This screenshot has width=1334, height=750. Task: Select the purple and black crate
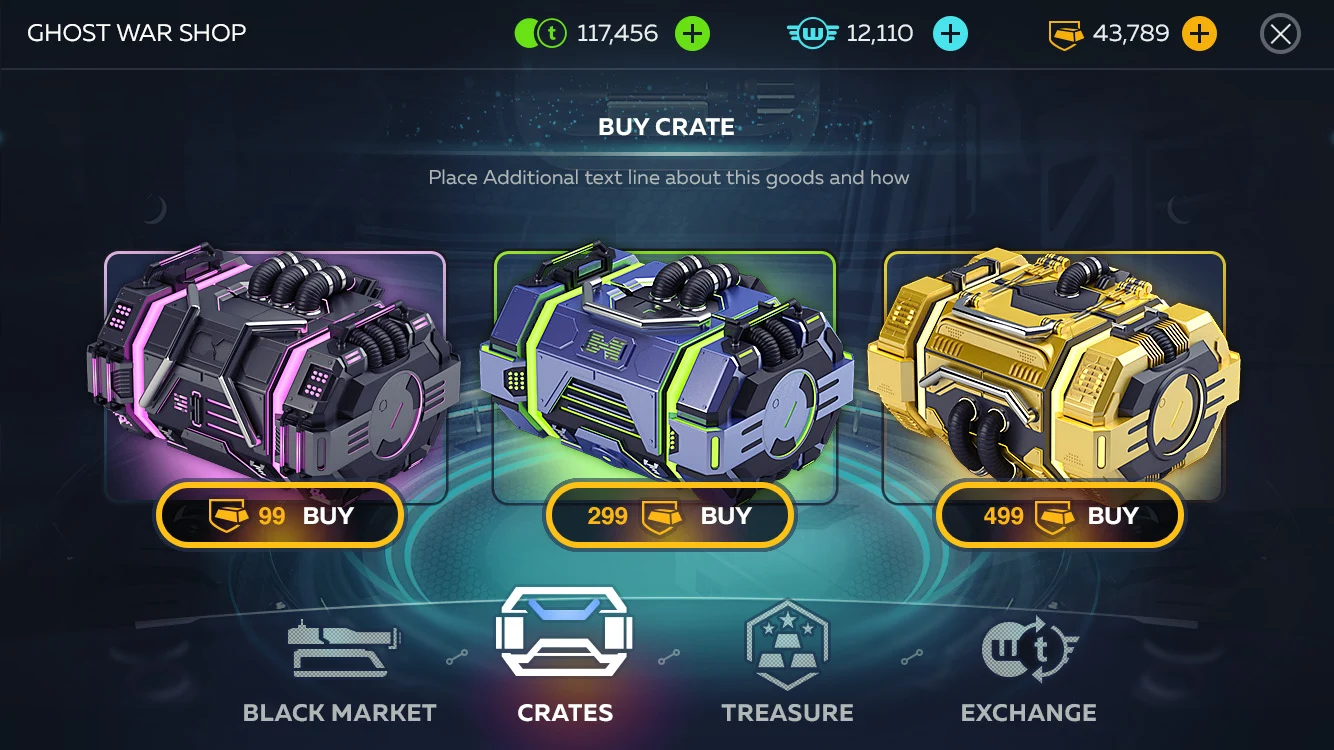click(275, 370)
